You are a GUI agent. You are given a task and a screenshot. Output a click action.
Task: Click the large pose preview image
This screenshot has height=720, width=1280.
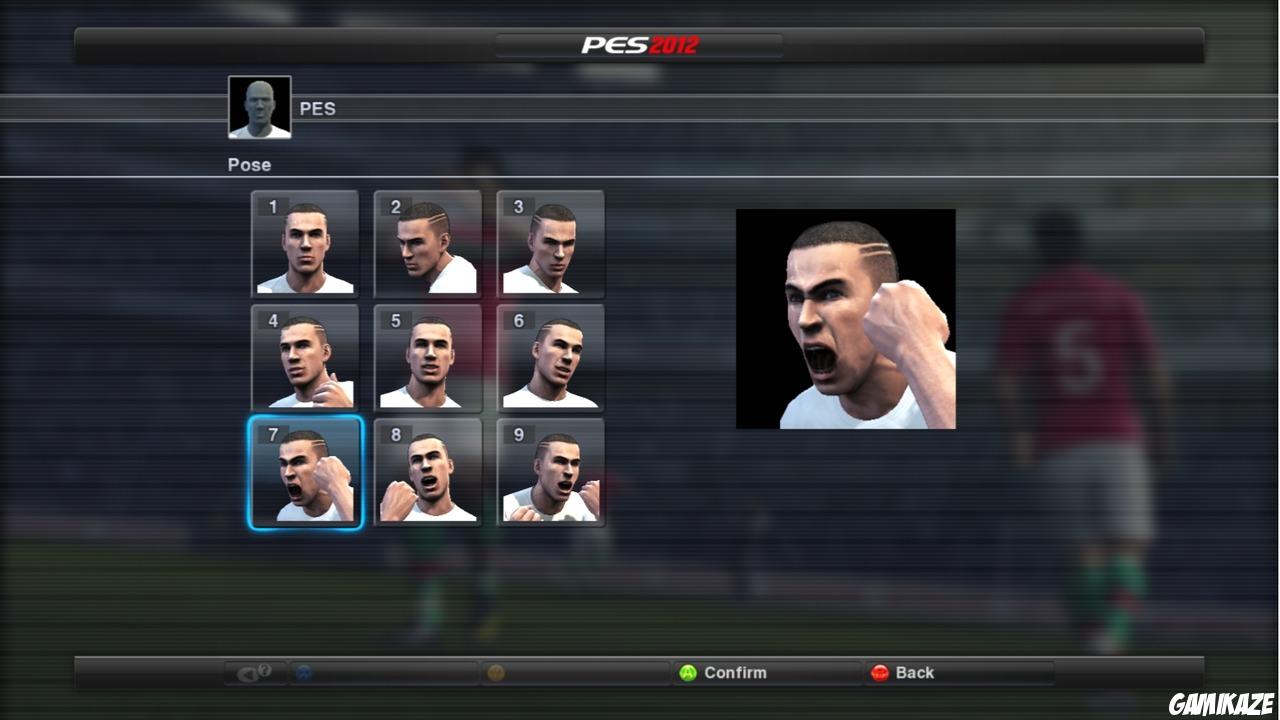point(846,318)
